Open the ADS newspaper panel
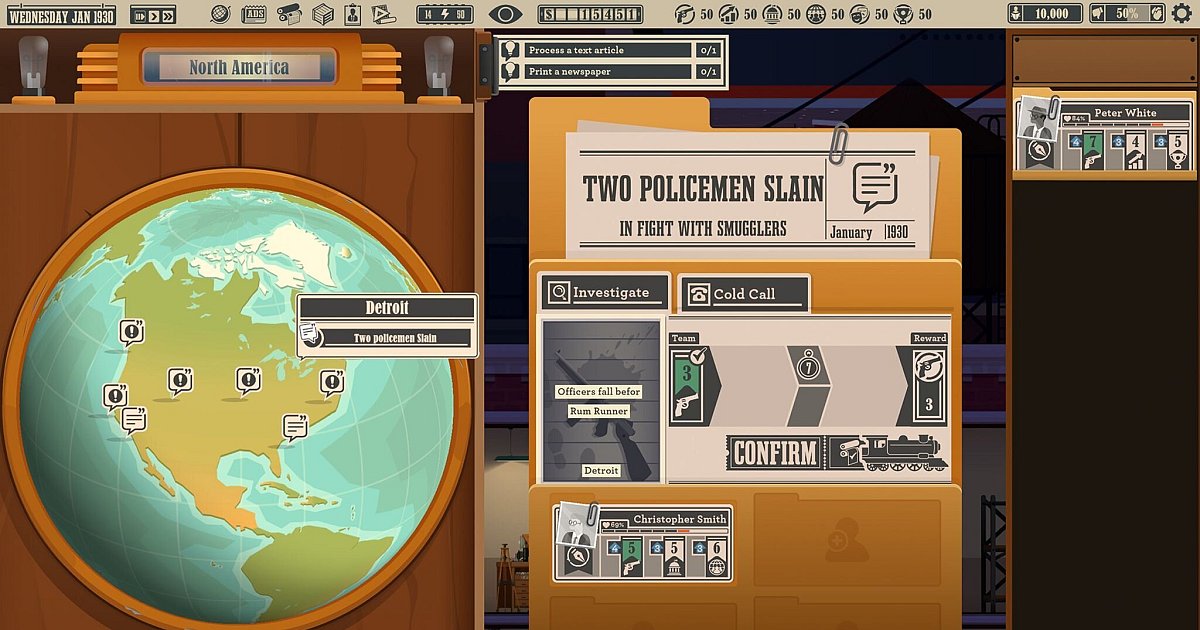Viewport: 1200px width, 630px height. (x=256, y=15)
